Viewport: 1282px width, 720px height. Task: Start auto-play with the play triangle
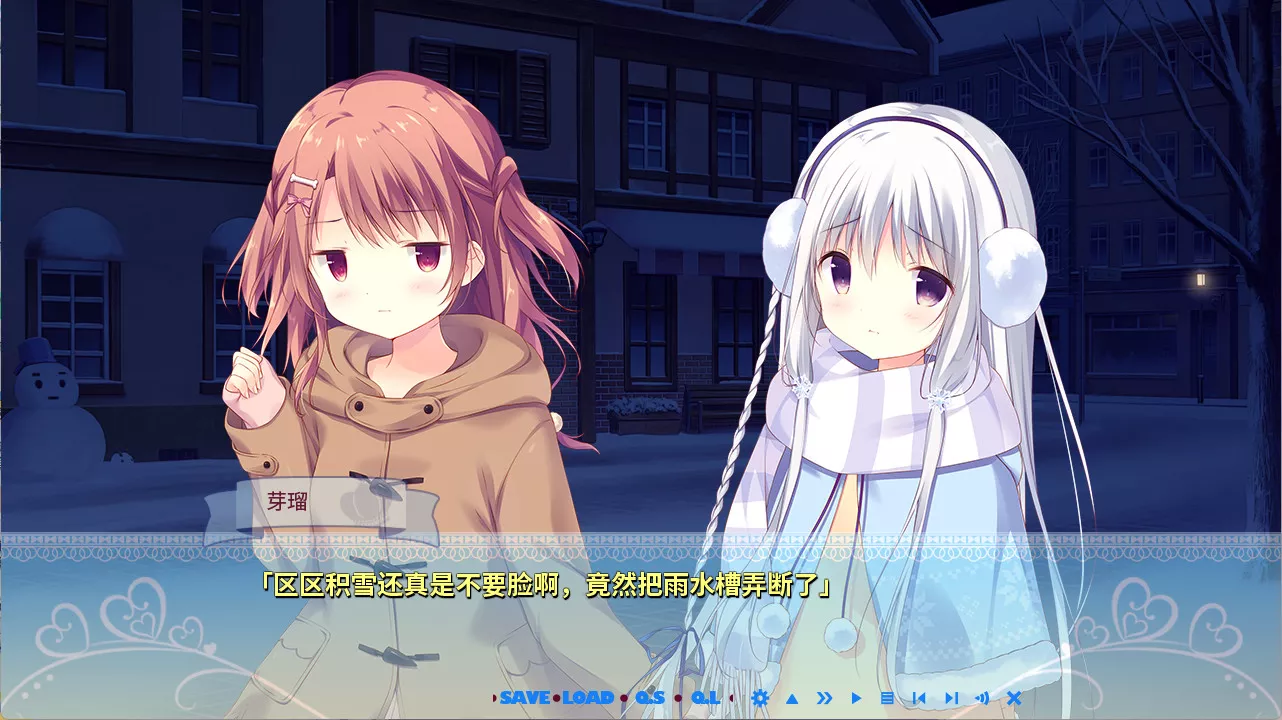pyautogui.click(x=856, y=698)
